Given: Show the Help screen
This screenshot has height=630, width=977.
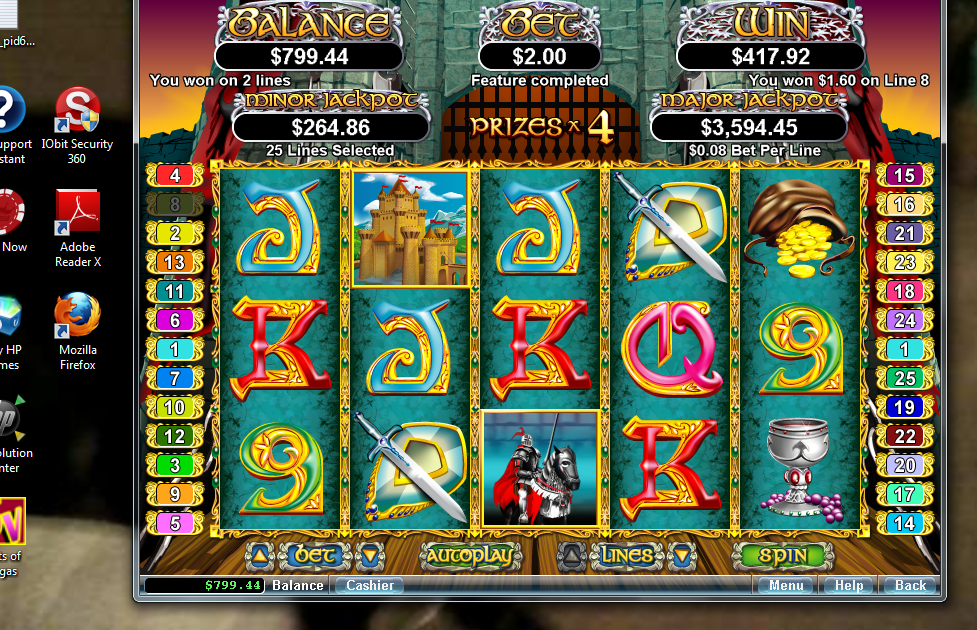Looking at the screenshot, I should 848,585.
